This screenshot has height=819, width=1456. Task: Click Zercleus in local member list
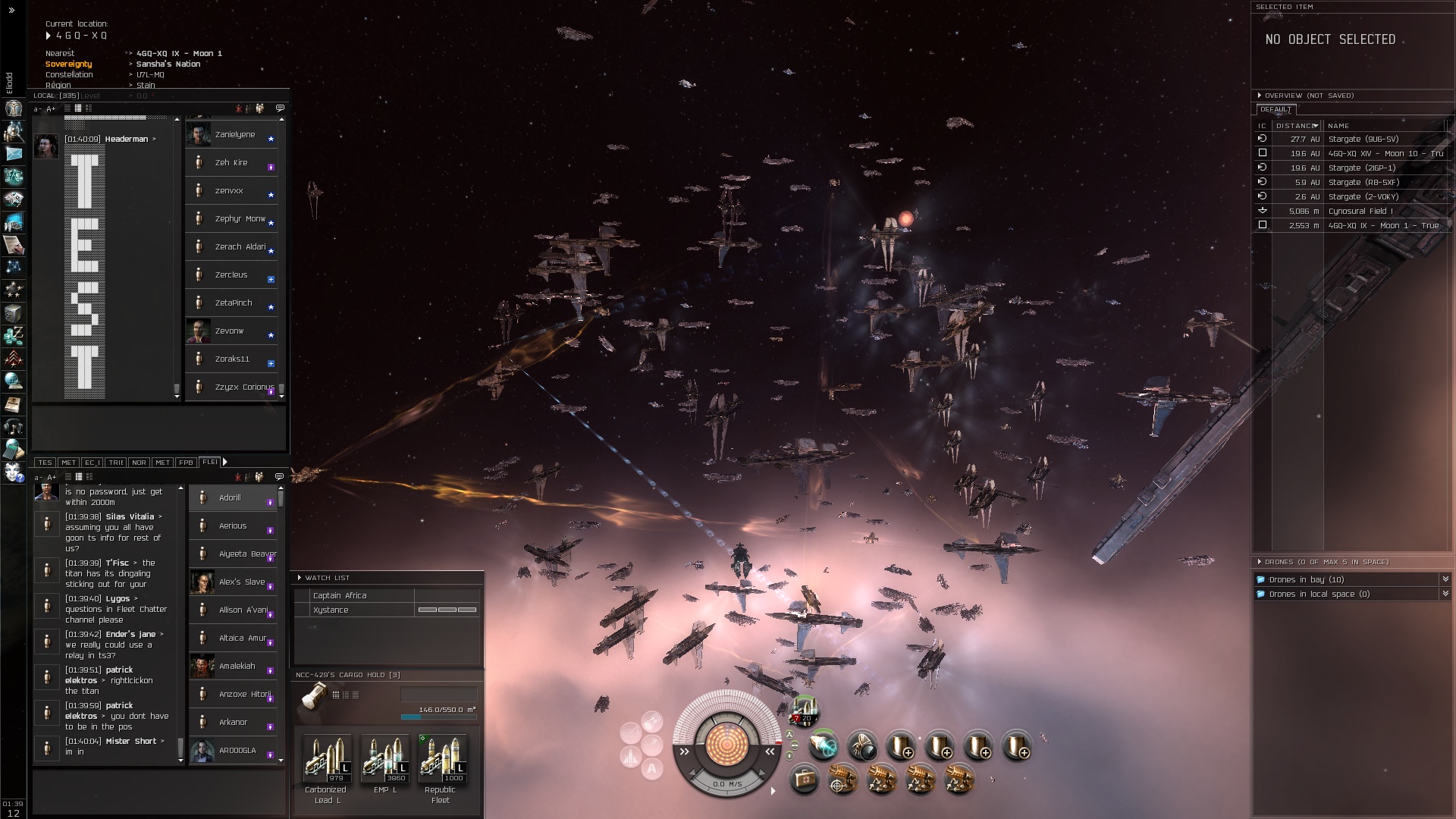[231, 275]
